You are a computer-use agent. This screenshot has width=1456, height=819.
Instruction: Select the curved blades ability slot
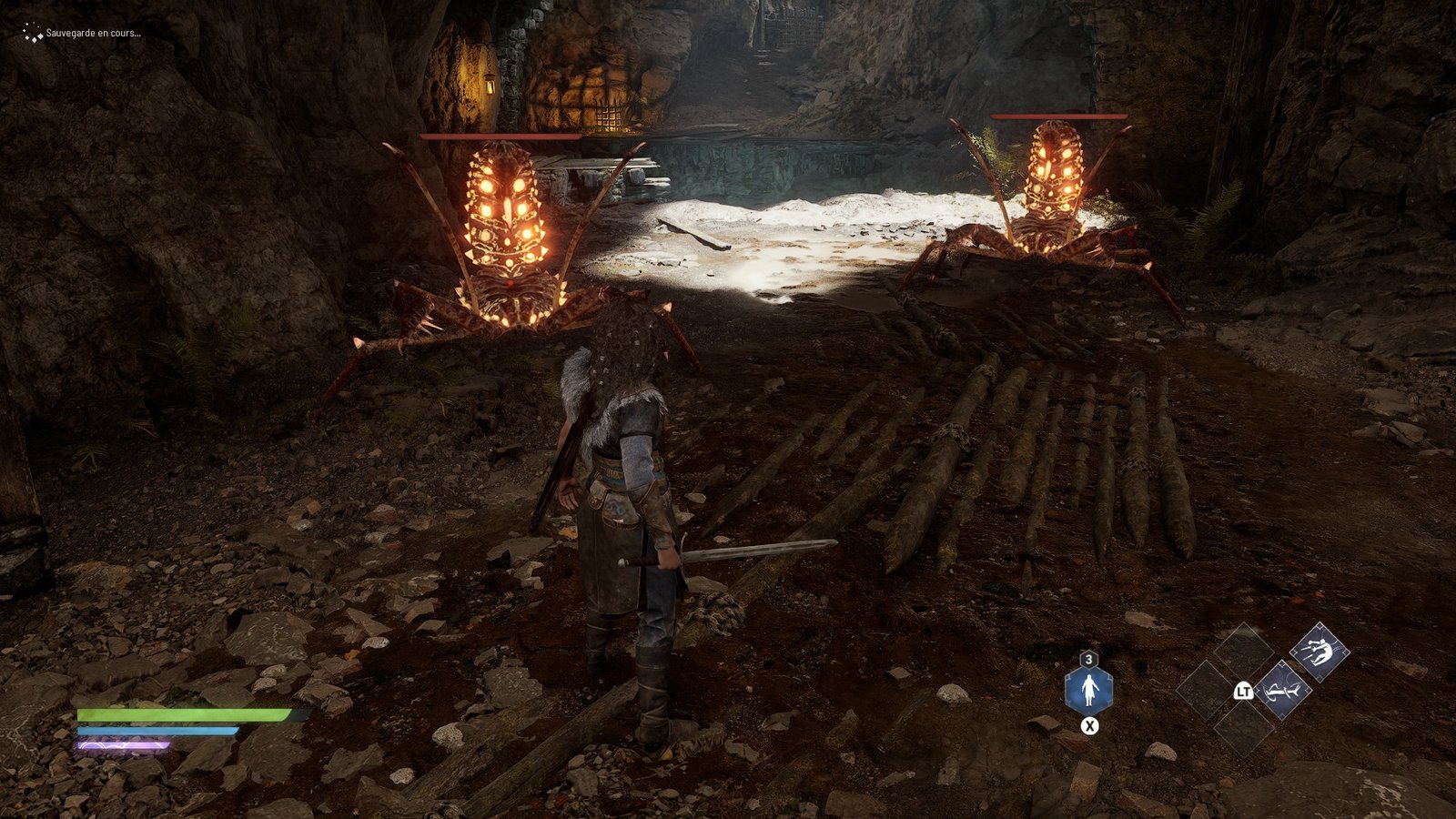point(1282,691)
